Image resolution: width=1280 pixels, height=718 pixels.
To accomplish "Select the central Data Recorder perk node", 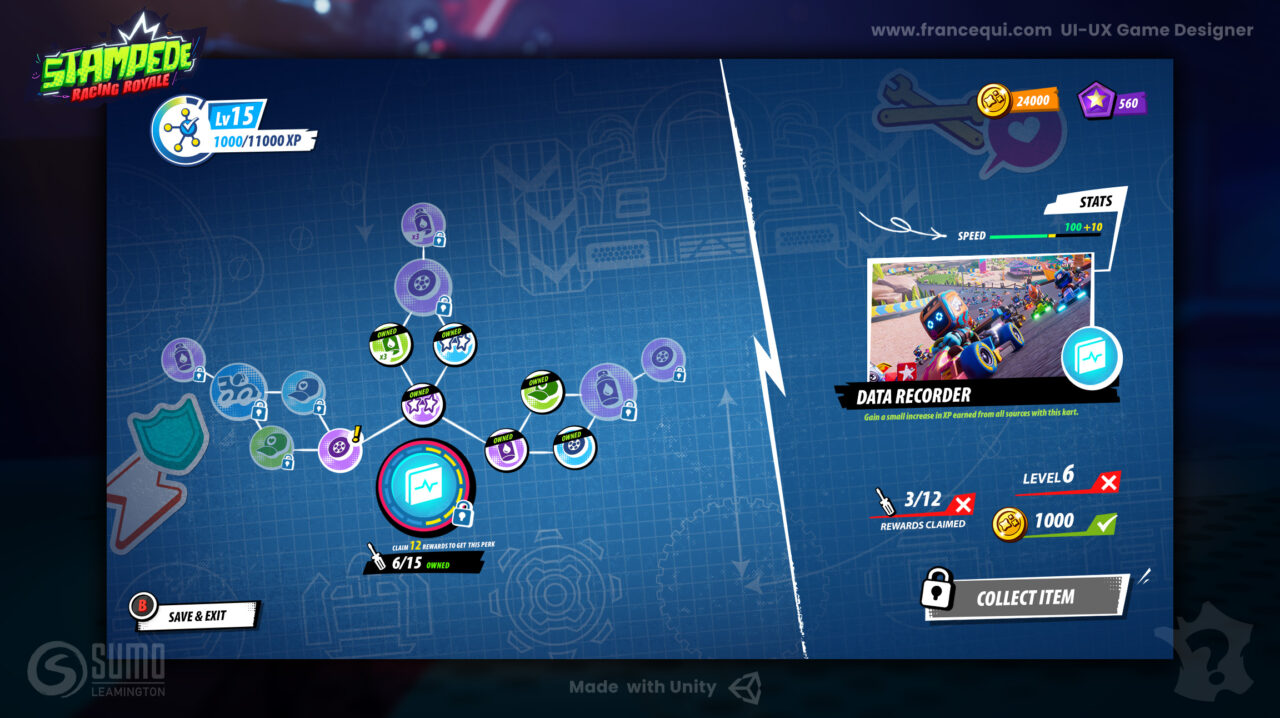I will [425, 485].
